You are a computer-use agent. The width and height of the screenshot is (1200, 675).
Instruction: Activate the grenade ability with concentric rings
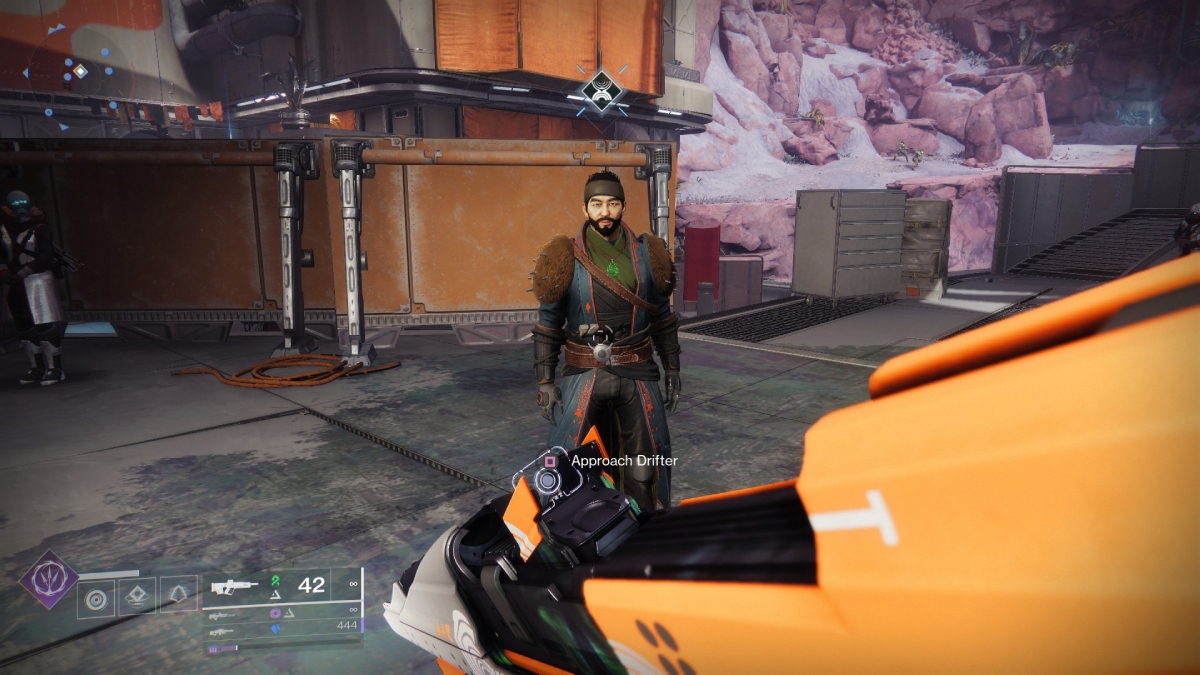tap(96, 597)
